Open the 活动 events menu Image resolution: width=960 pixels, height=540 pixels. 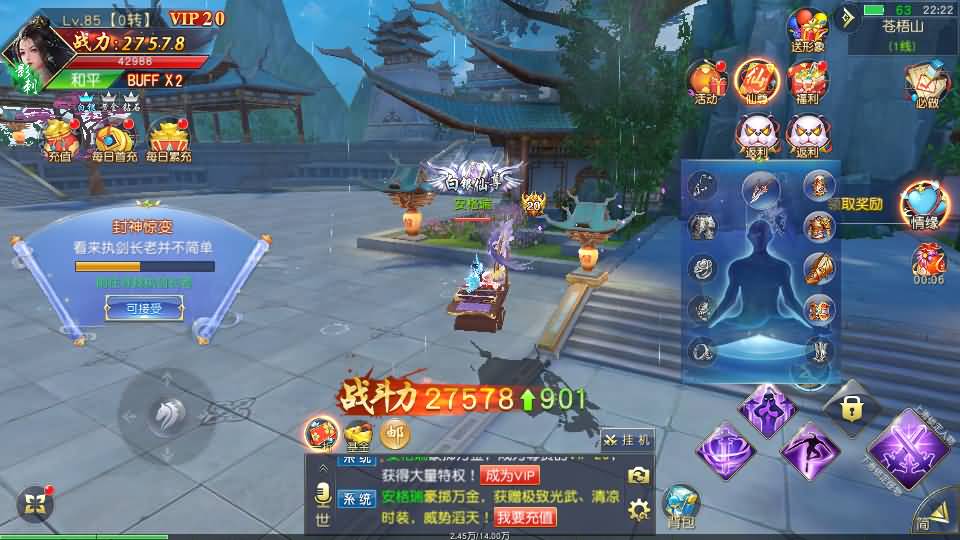point(706,80)
